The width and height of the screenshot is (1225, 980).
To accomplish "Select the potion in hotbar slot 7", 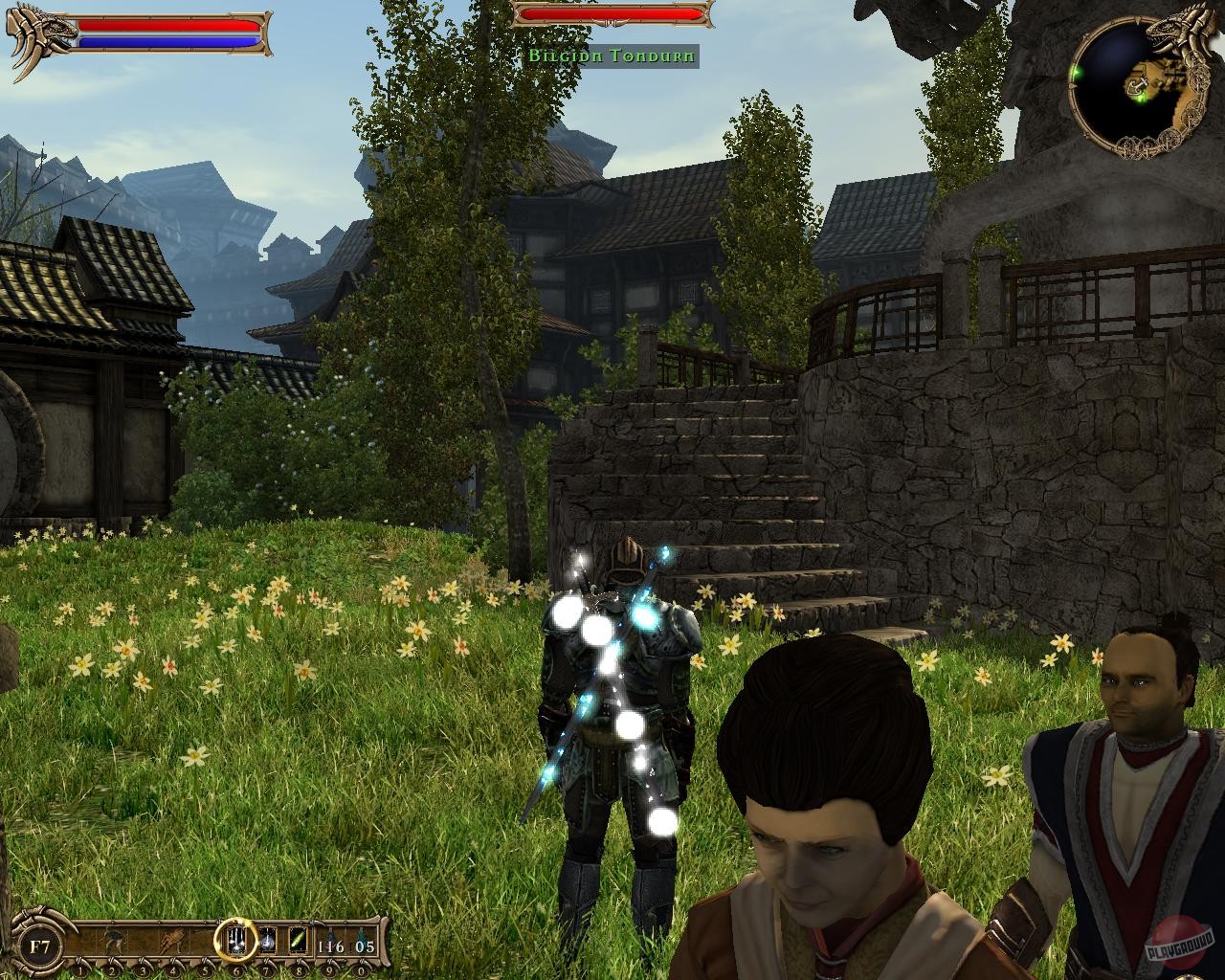I will click(x=266, y=941).
